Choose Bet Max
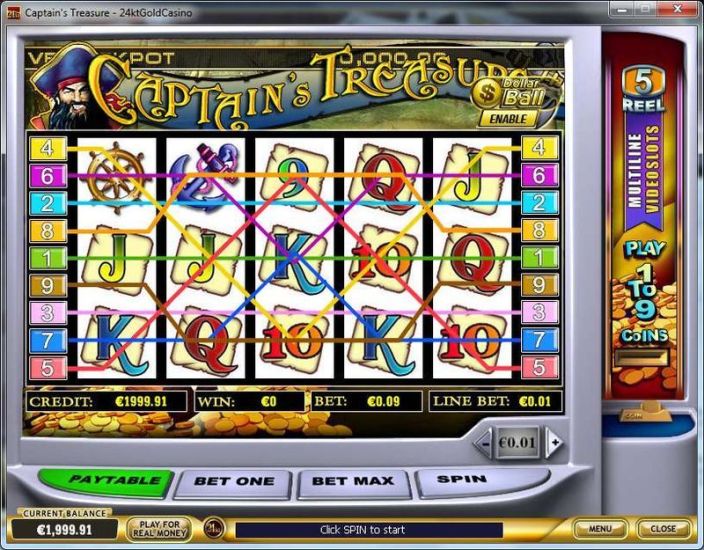The height and width of the screenshot is (550, 704). click(352, 482)
